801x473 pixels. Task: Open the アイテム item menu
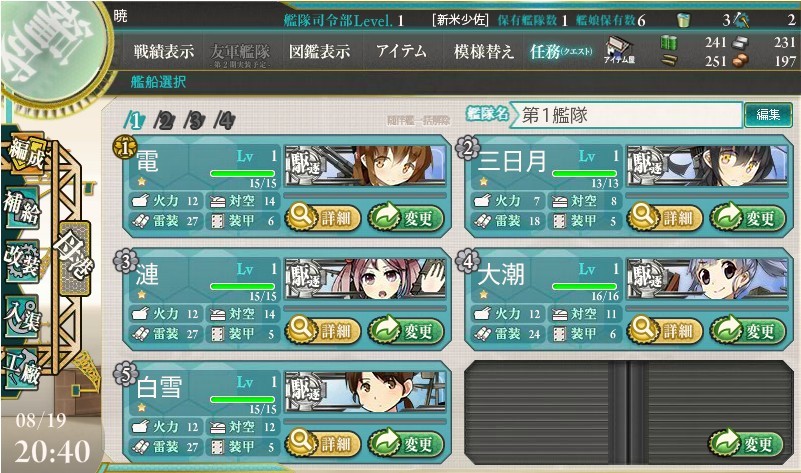[402, 52]
